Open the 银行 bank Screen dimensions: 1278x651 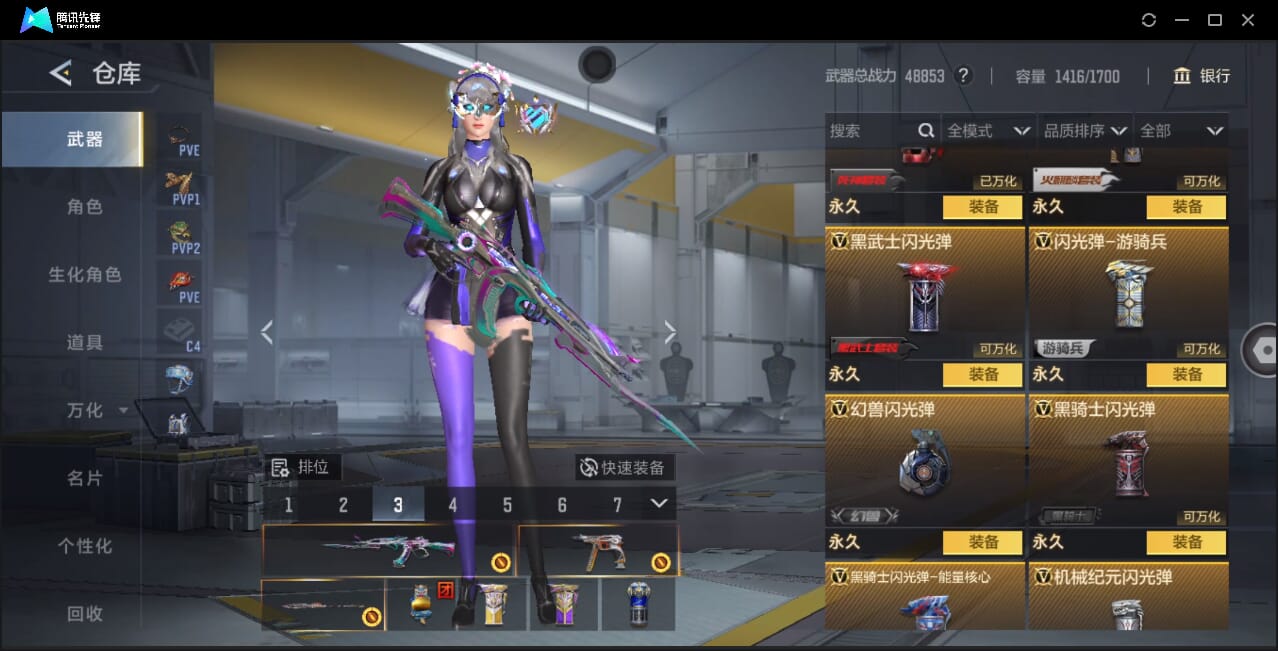pyautogui.click(x=1201, y=76)
